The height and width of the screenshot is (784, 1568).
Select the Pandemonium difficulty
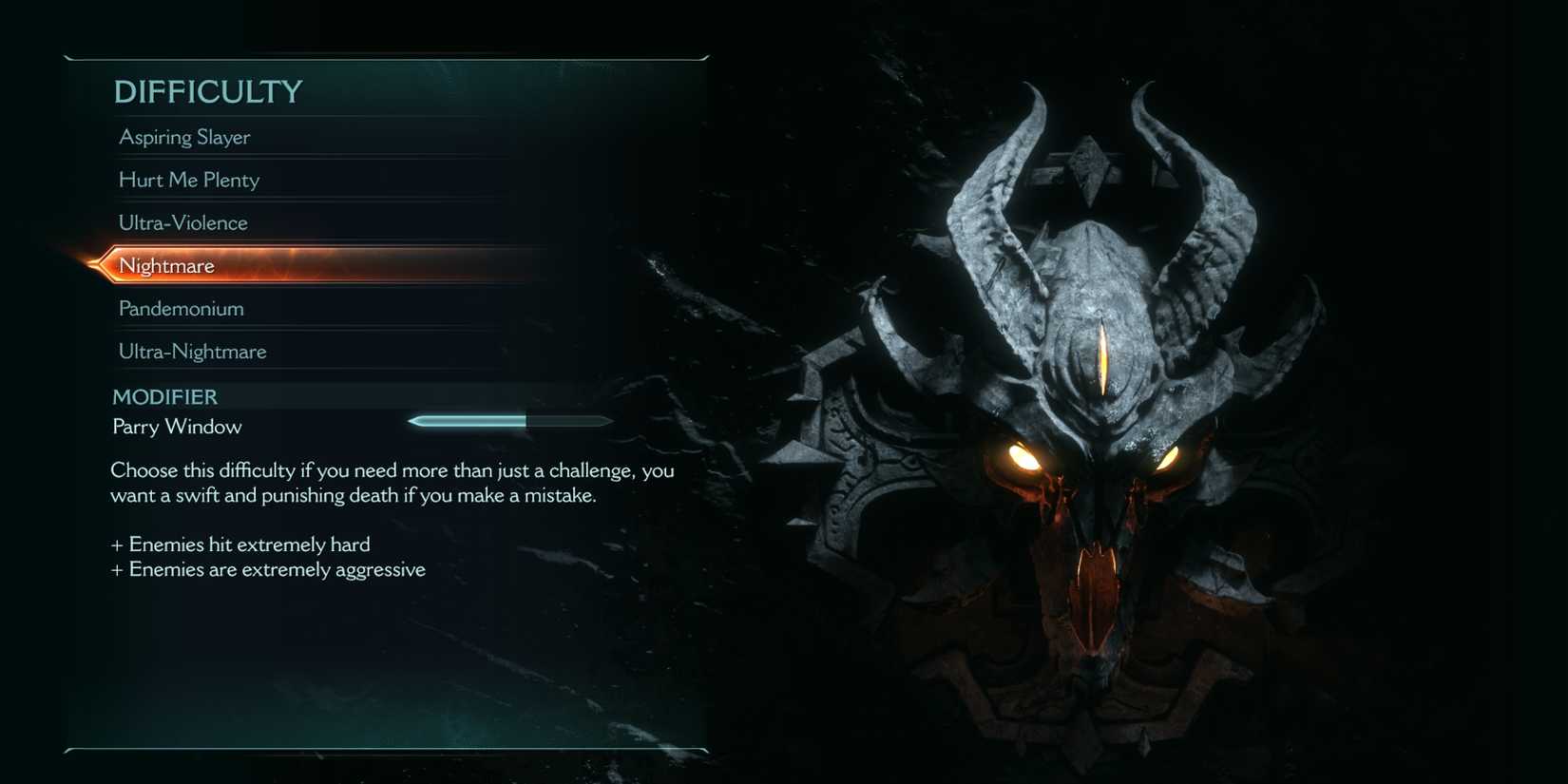tap(181, 308)
